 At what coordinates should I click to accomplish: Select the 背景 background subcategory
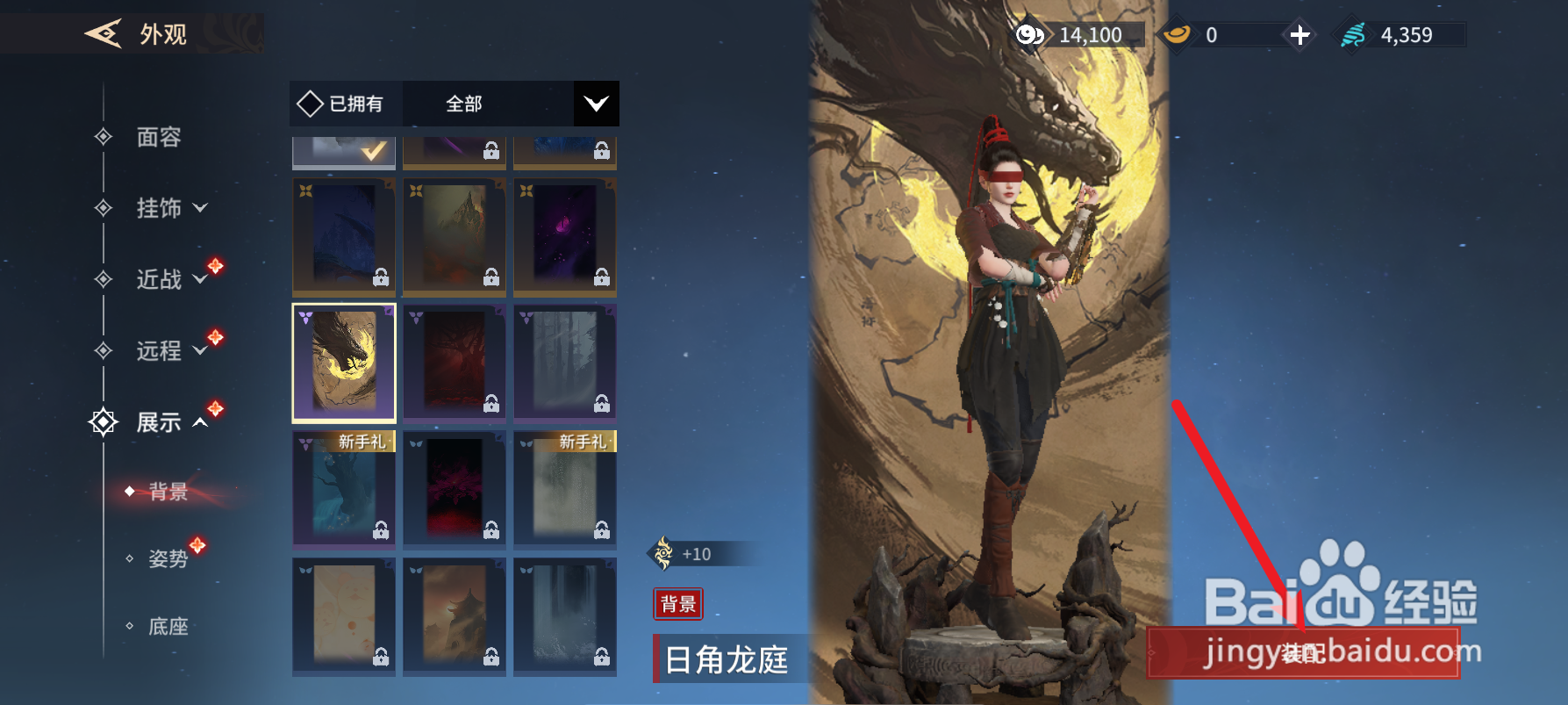(x=168, y=492)
